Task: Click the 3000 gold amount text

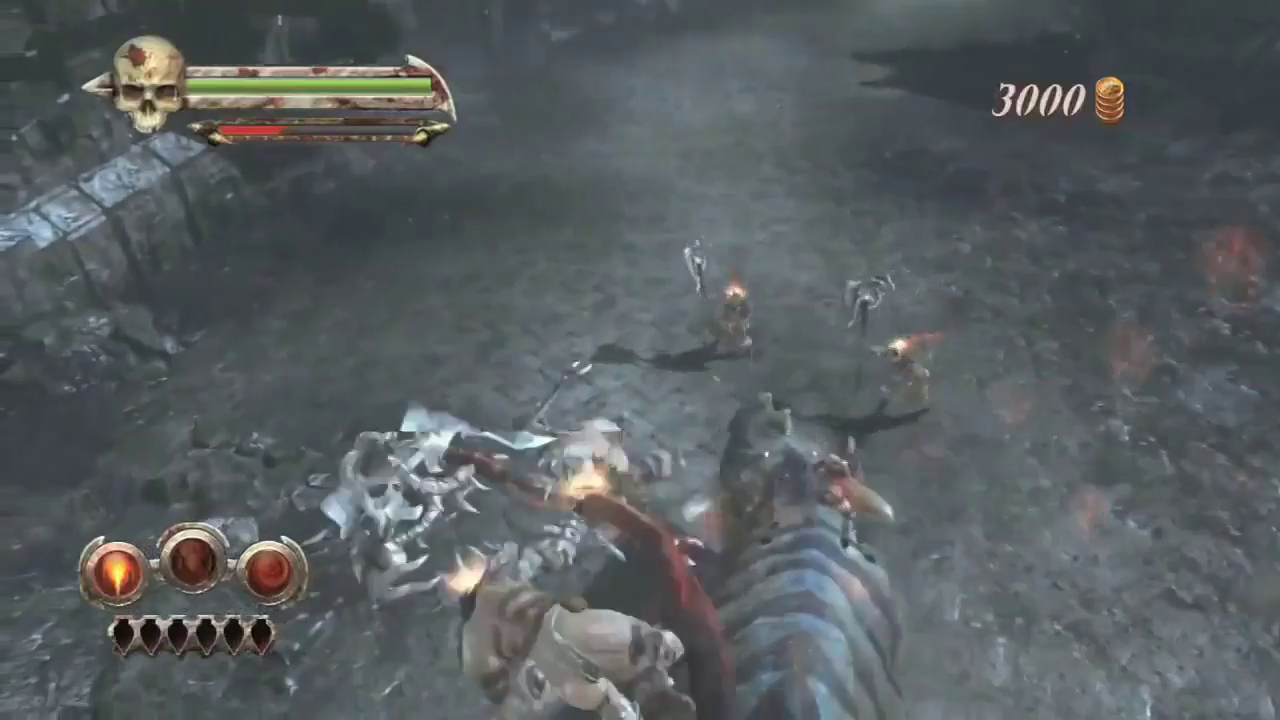Action: (x=1038, y=100)
